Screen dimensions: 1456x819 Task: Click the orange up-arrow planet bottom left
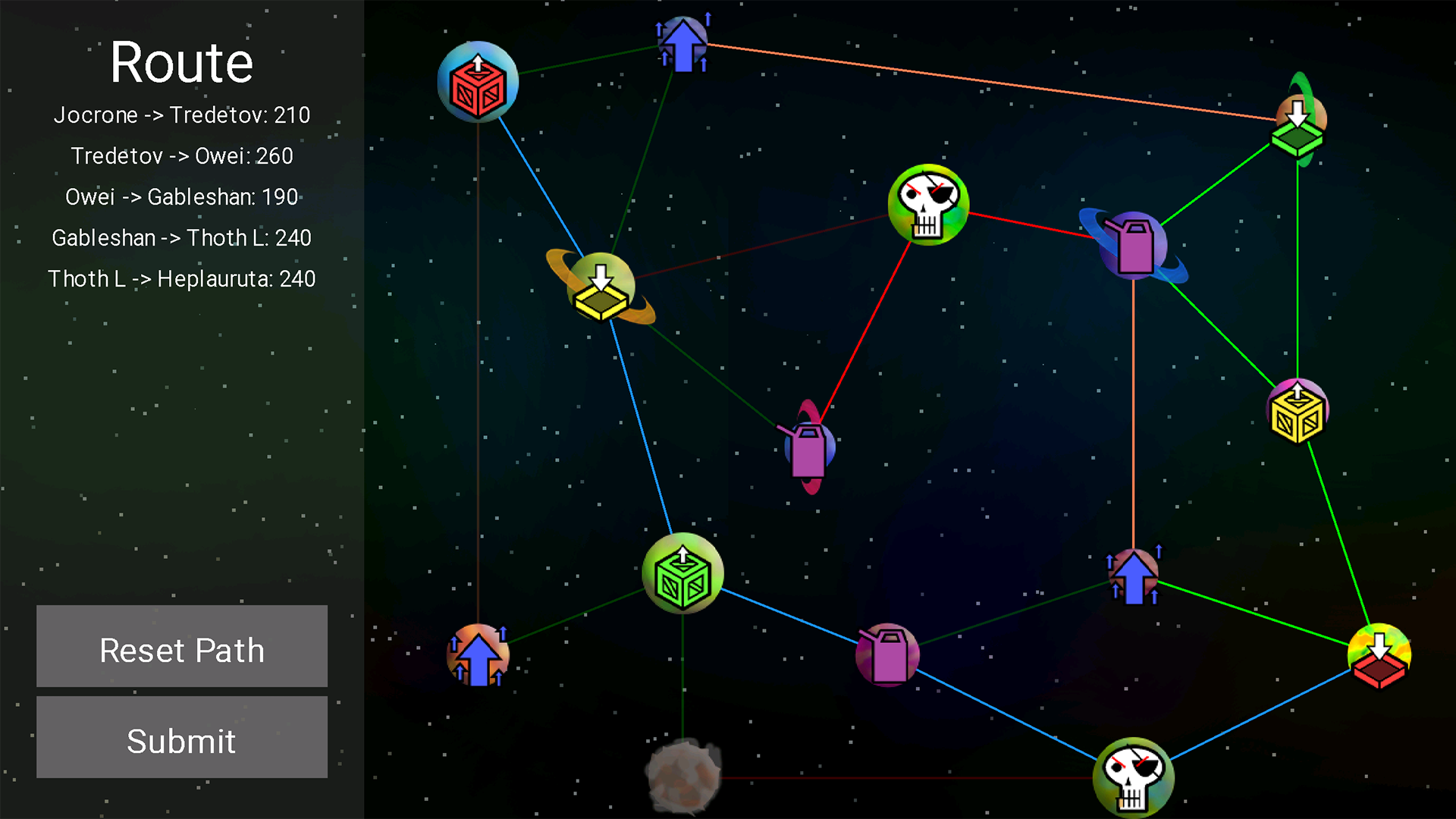pyautogui.click(x=477, y=655)
